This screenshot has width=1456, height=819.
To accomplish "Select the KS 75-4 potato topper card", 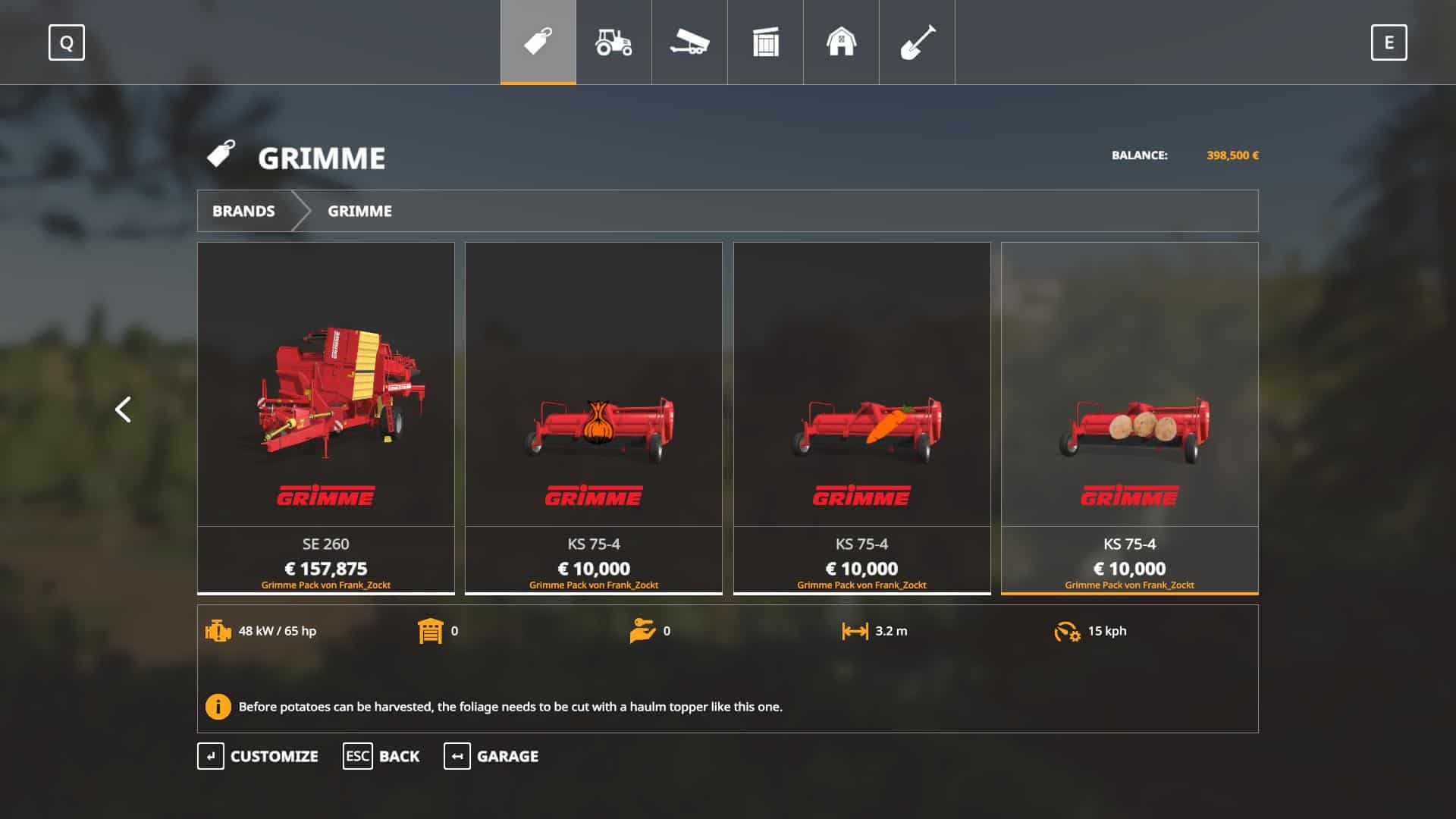I will click(1129, 417).
